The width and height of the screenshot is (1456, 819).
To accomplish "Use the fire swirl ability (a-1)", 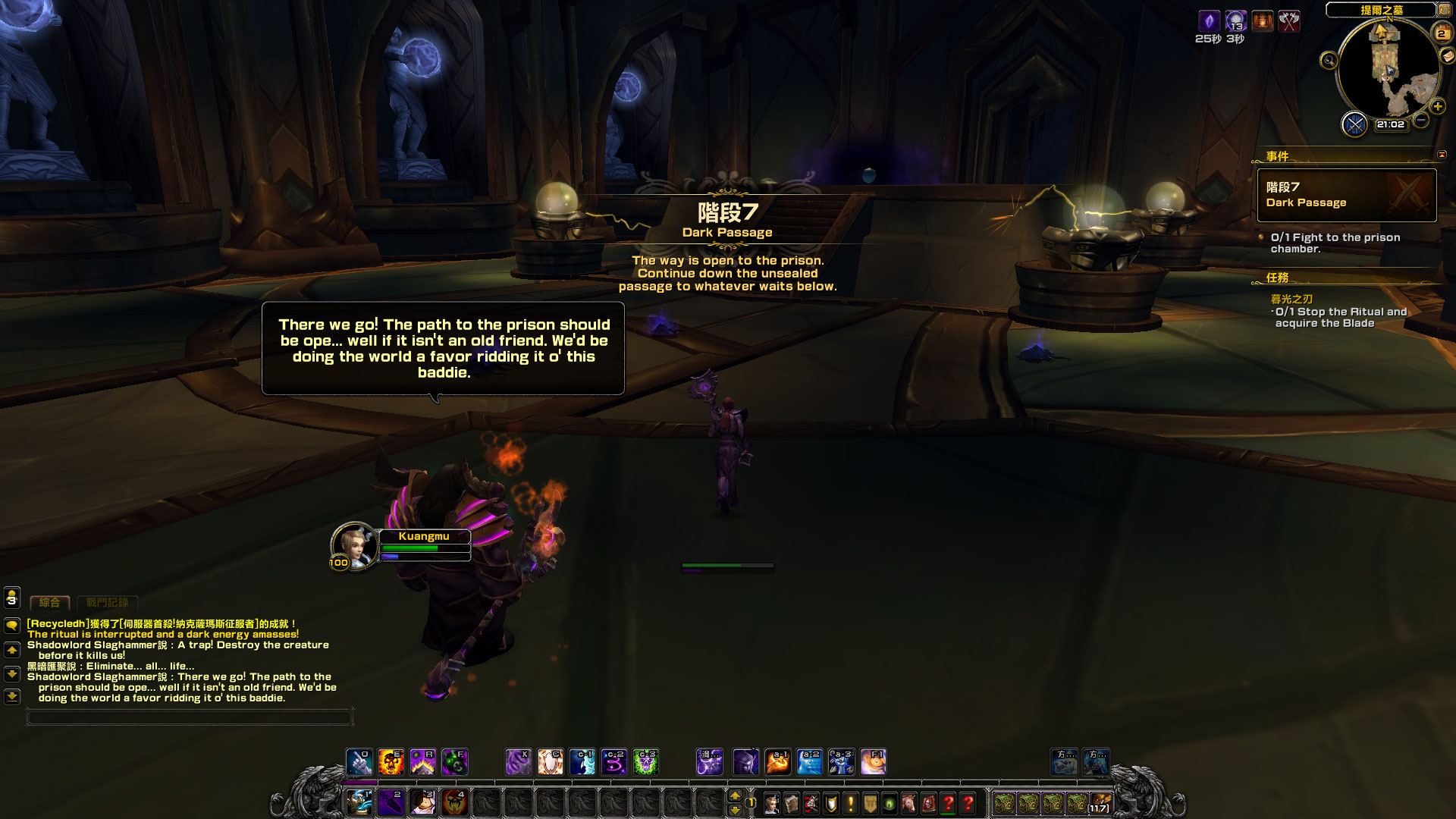I will 777,761.
